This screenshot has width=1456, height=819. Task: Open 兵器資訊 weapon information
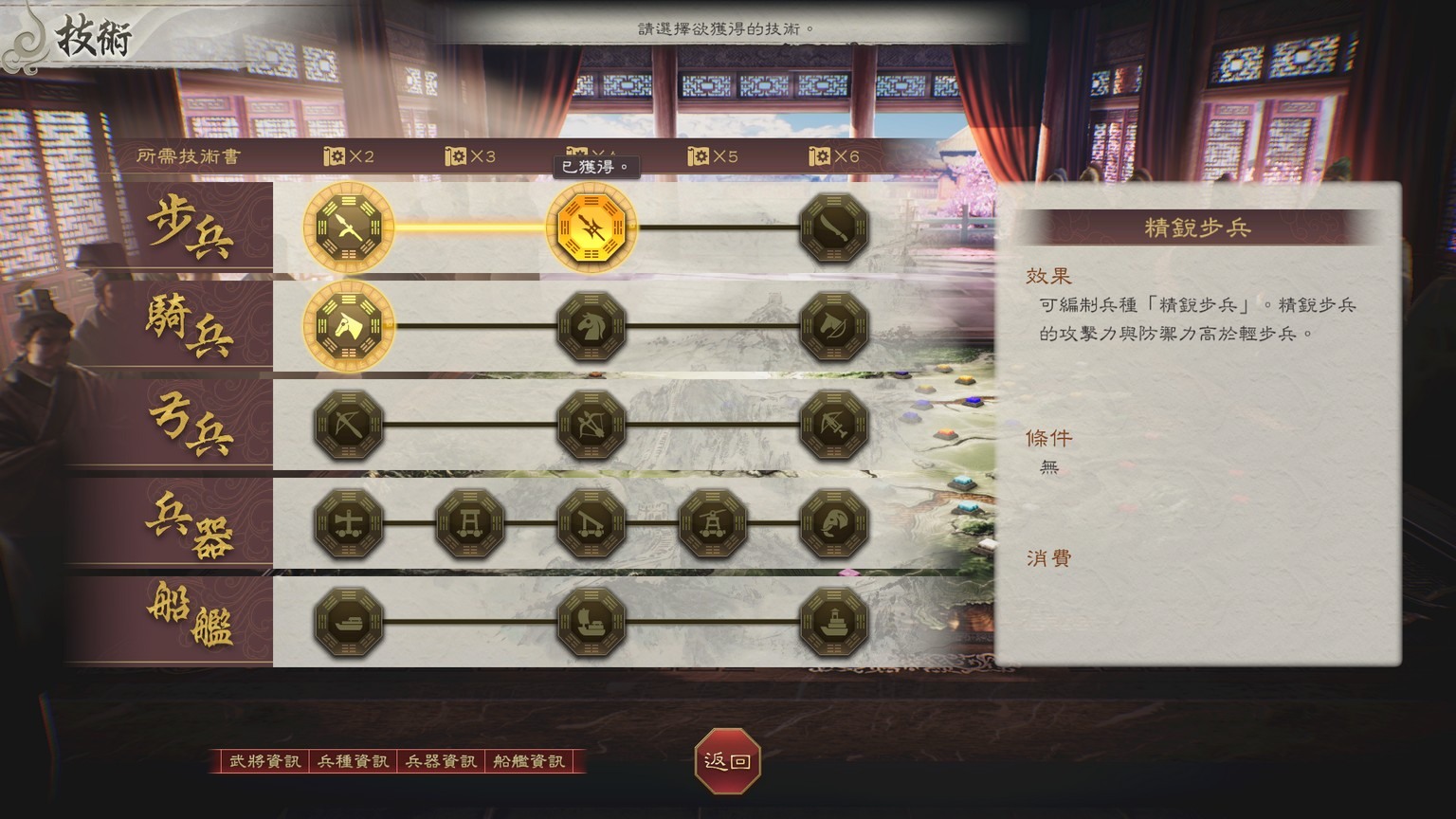[x=439, y=759]
